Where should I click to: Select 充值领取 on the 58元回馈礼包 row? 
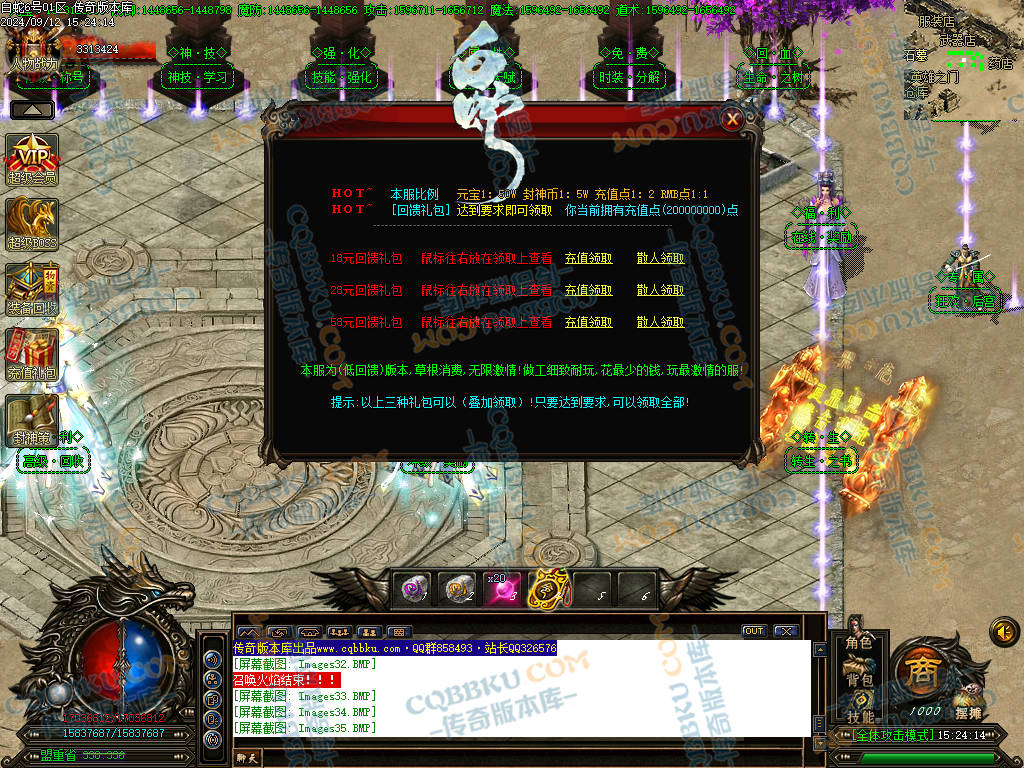(x=588, y=322)
